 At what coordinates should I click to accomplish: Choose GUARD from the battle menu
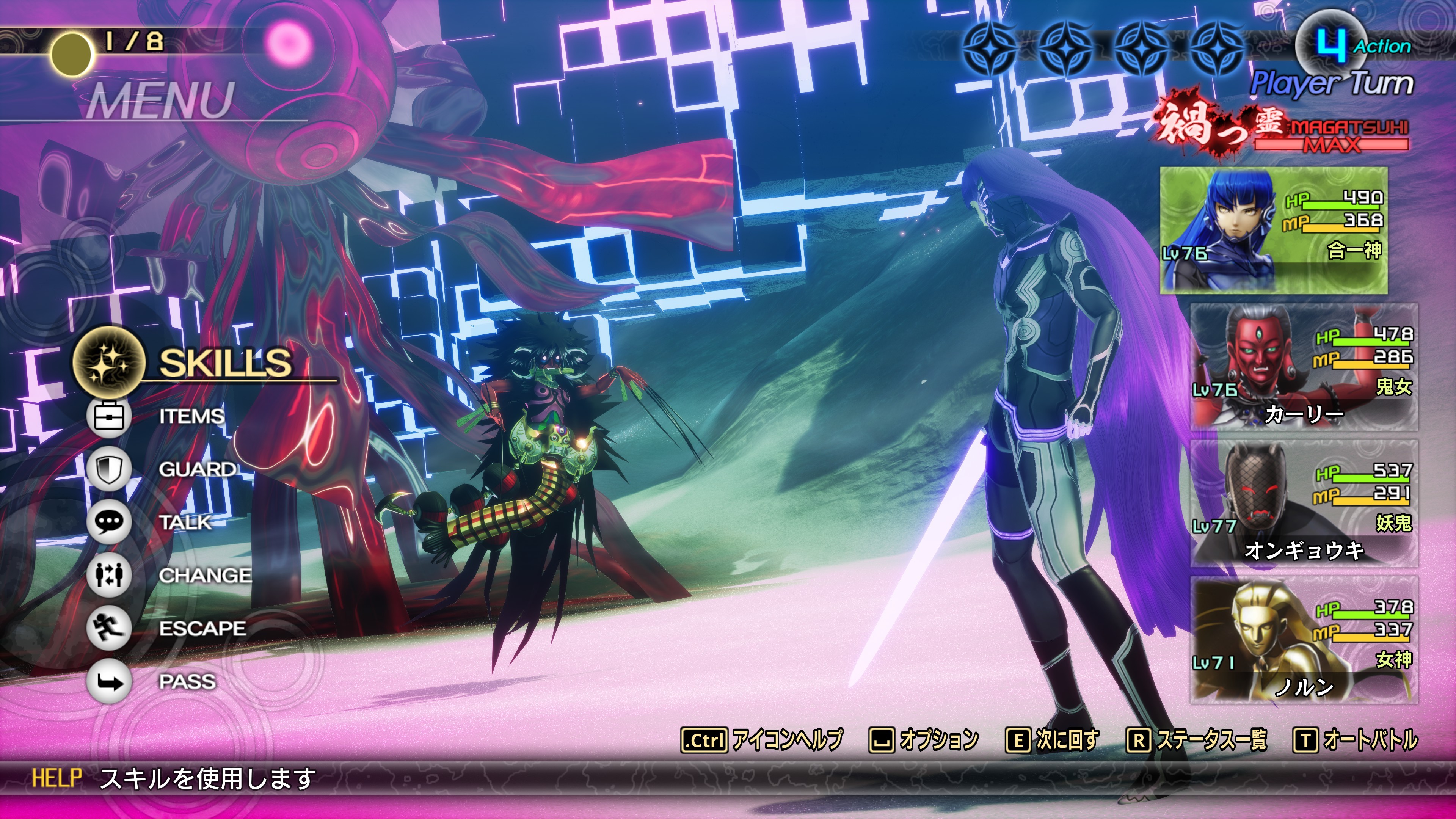tap(197, 469)
